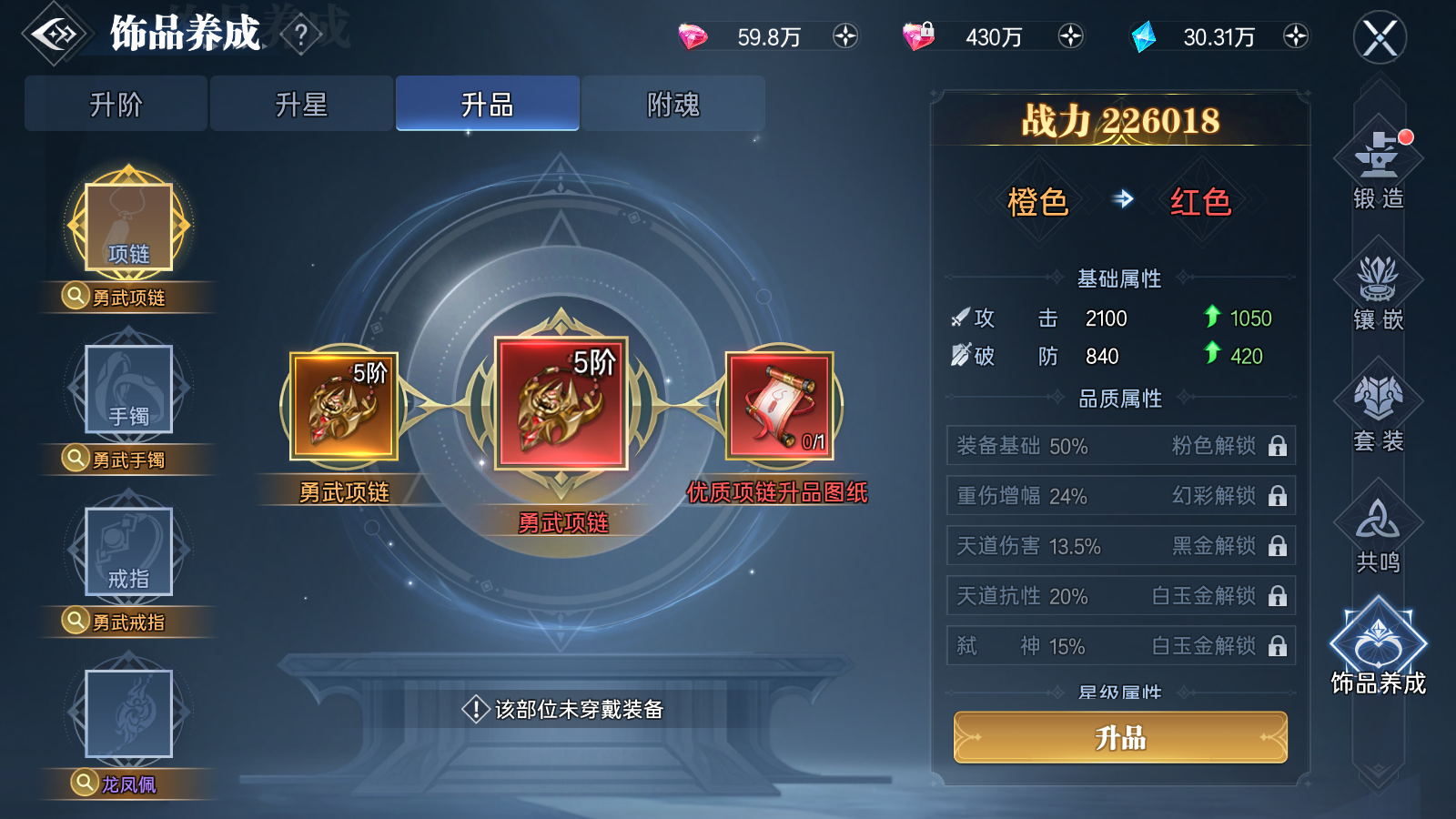1456x819 pixels.
Task: Switch to the 升阶 tab
Action: [x=115, y=103]
